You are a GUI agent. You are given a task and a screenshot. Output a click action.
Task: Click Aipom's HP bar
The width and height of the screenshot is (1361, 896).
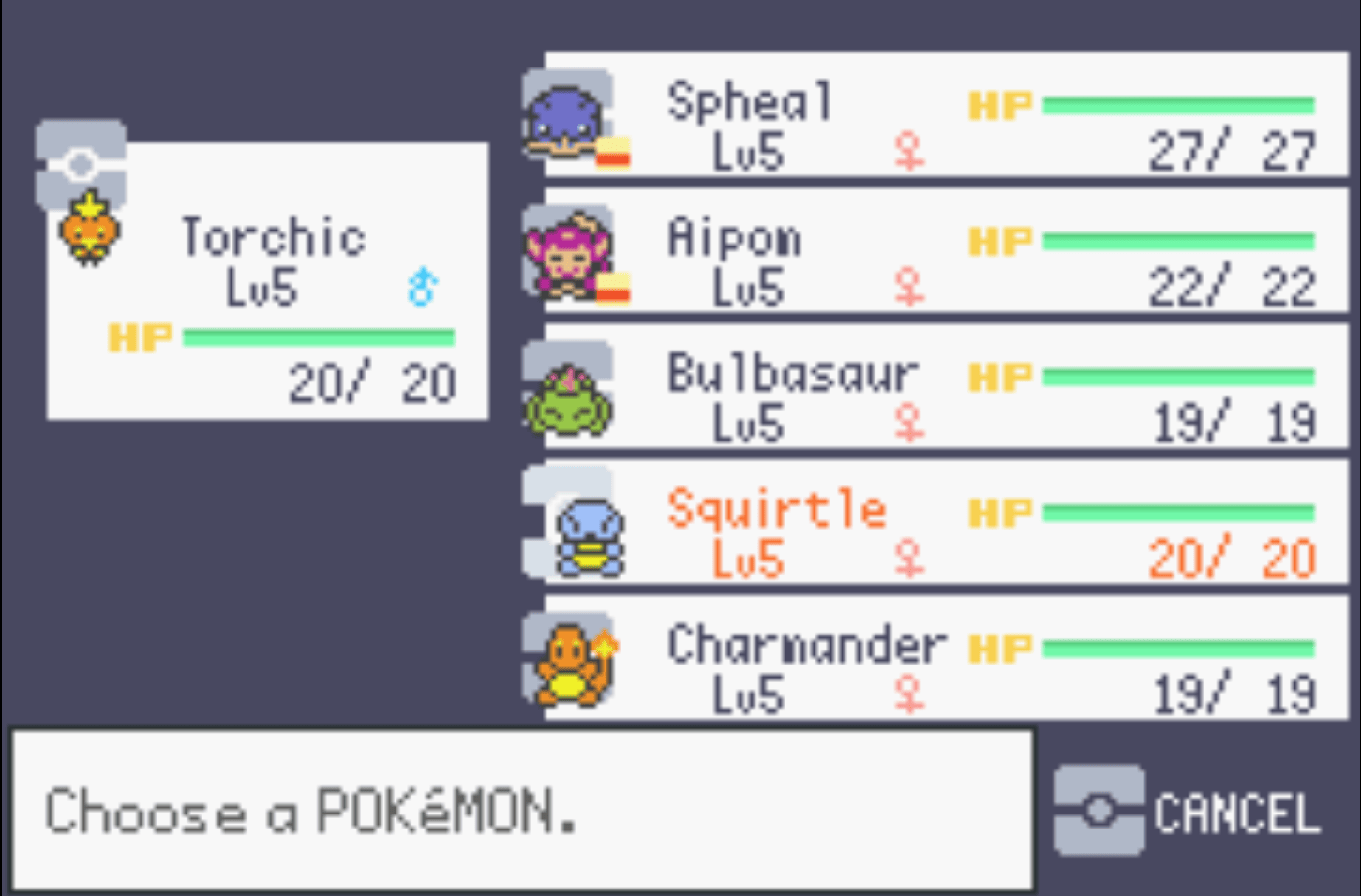point(1181,239)
